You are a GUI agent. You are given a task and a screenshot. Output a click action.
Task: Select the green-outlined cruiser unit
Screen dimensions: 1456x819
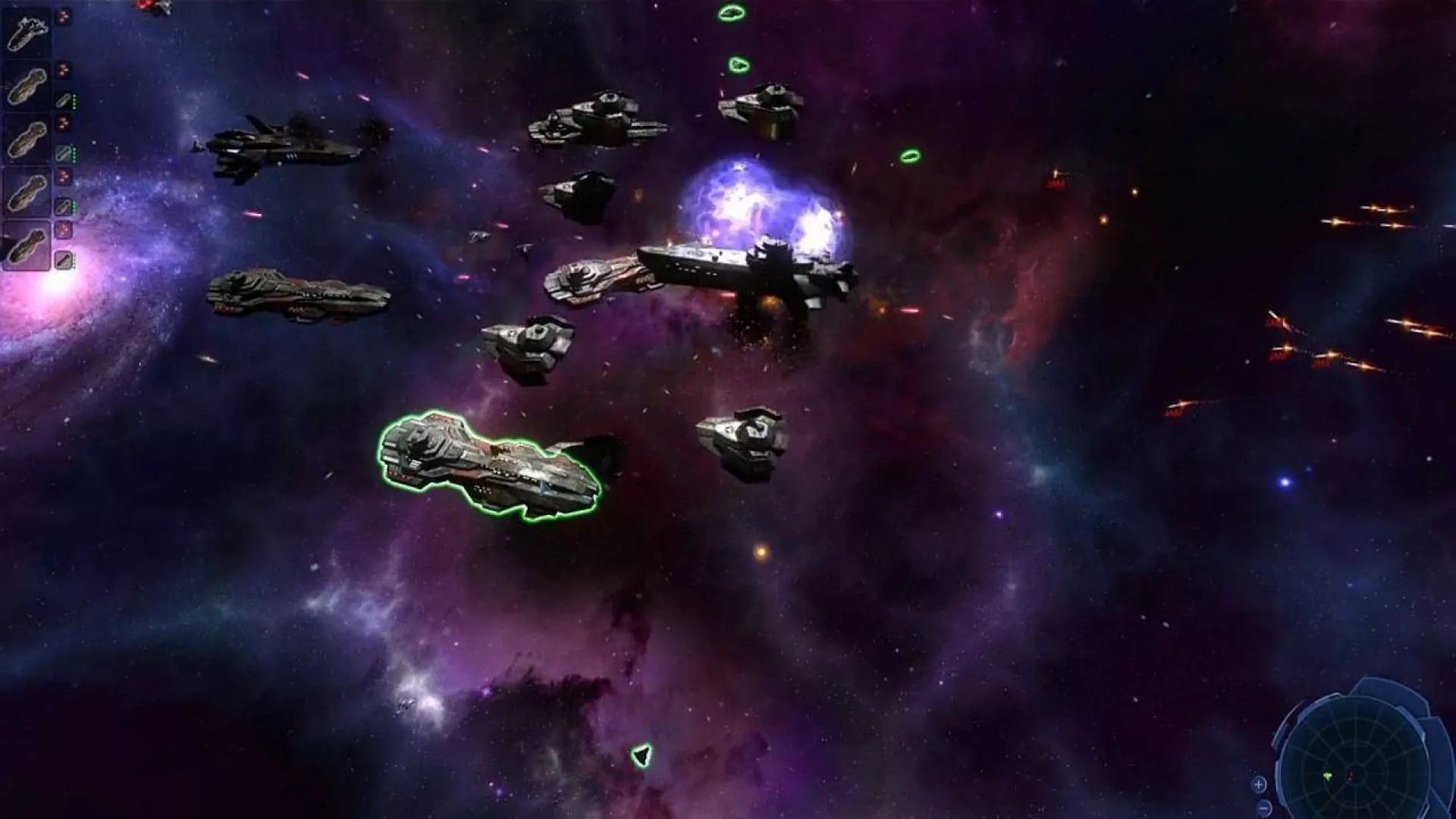(489, 465)
